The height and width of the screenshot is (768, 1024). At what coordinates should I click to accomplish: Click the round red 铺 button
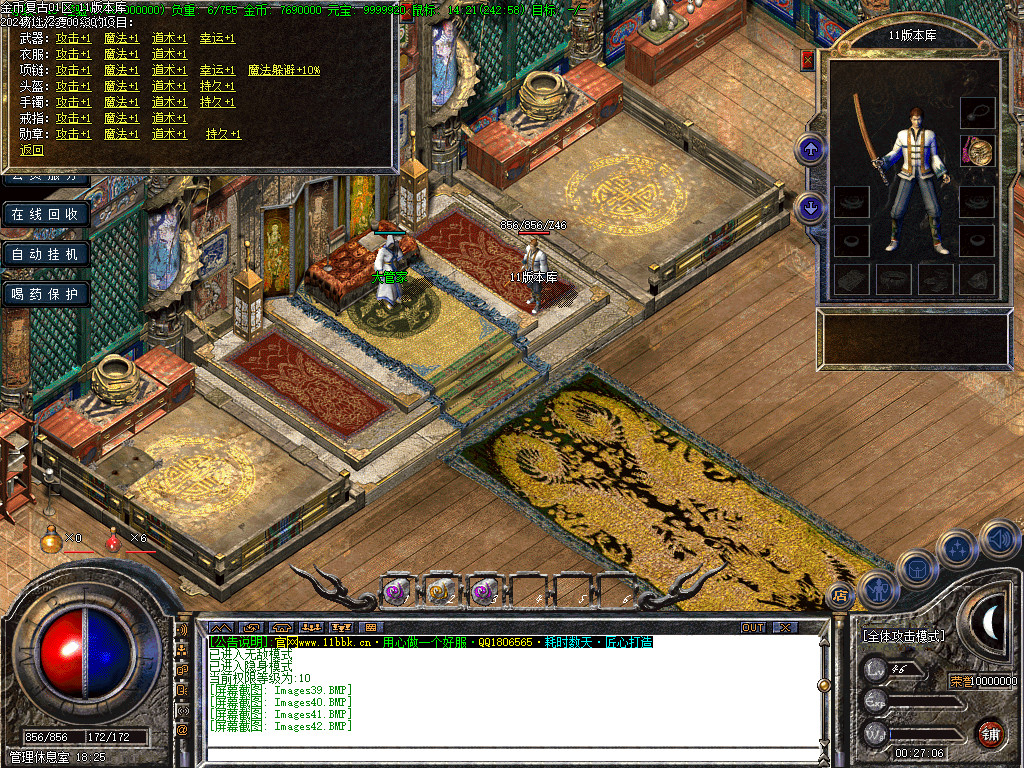[991, 733]
